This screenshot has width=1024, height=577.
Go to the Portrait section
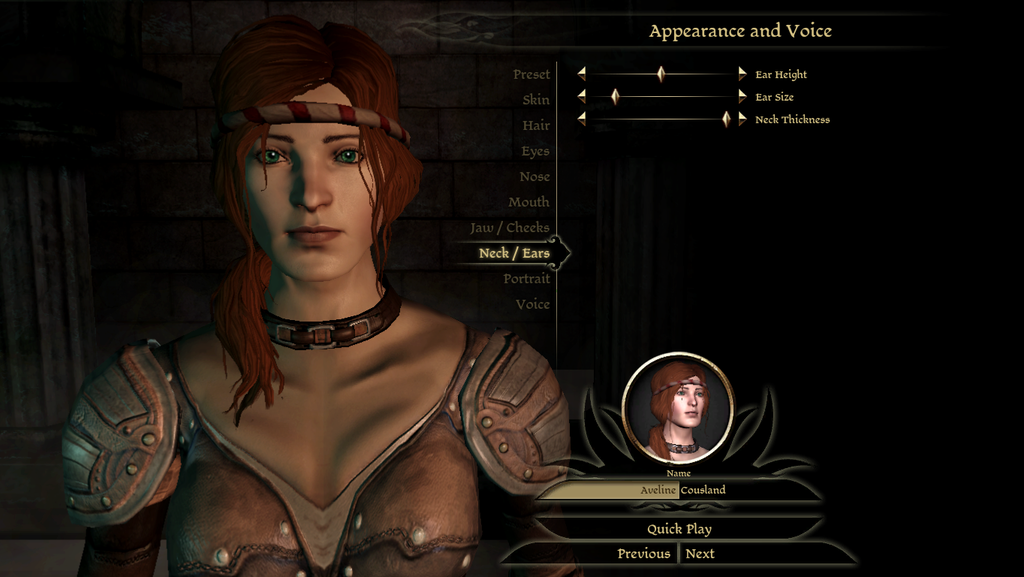pyautogui.click(x=526, y=279)
